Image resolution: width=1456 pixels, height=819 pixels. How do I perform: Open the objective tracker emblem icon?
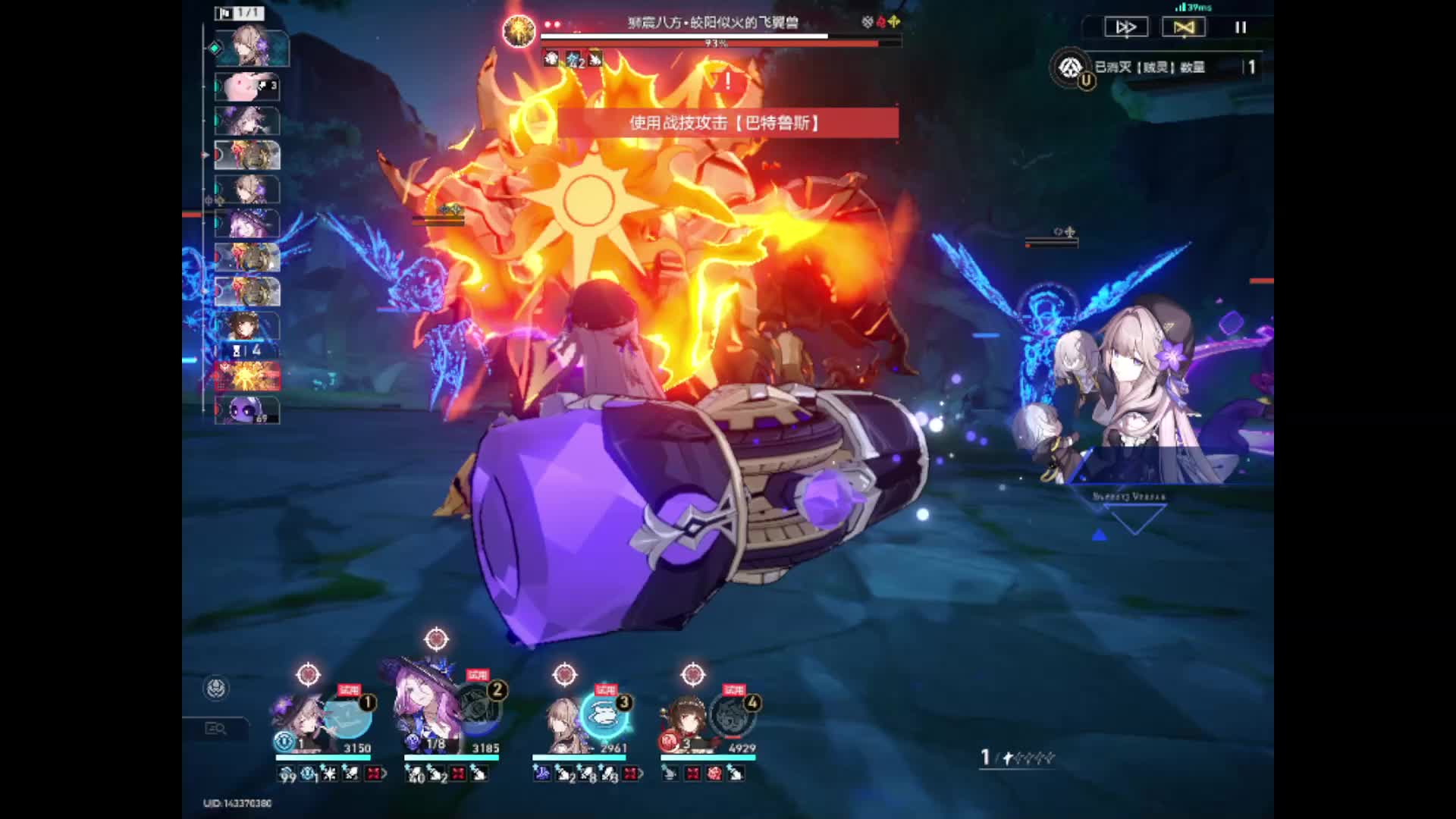[1070, 67]
